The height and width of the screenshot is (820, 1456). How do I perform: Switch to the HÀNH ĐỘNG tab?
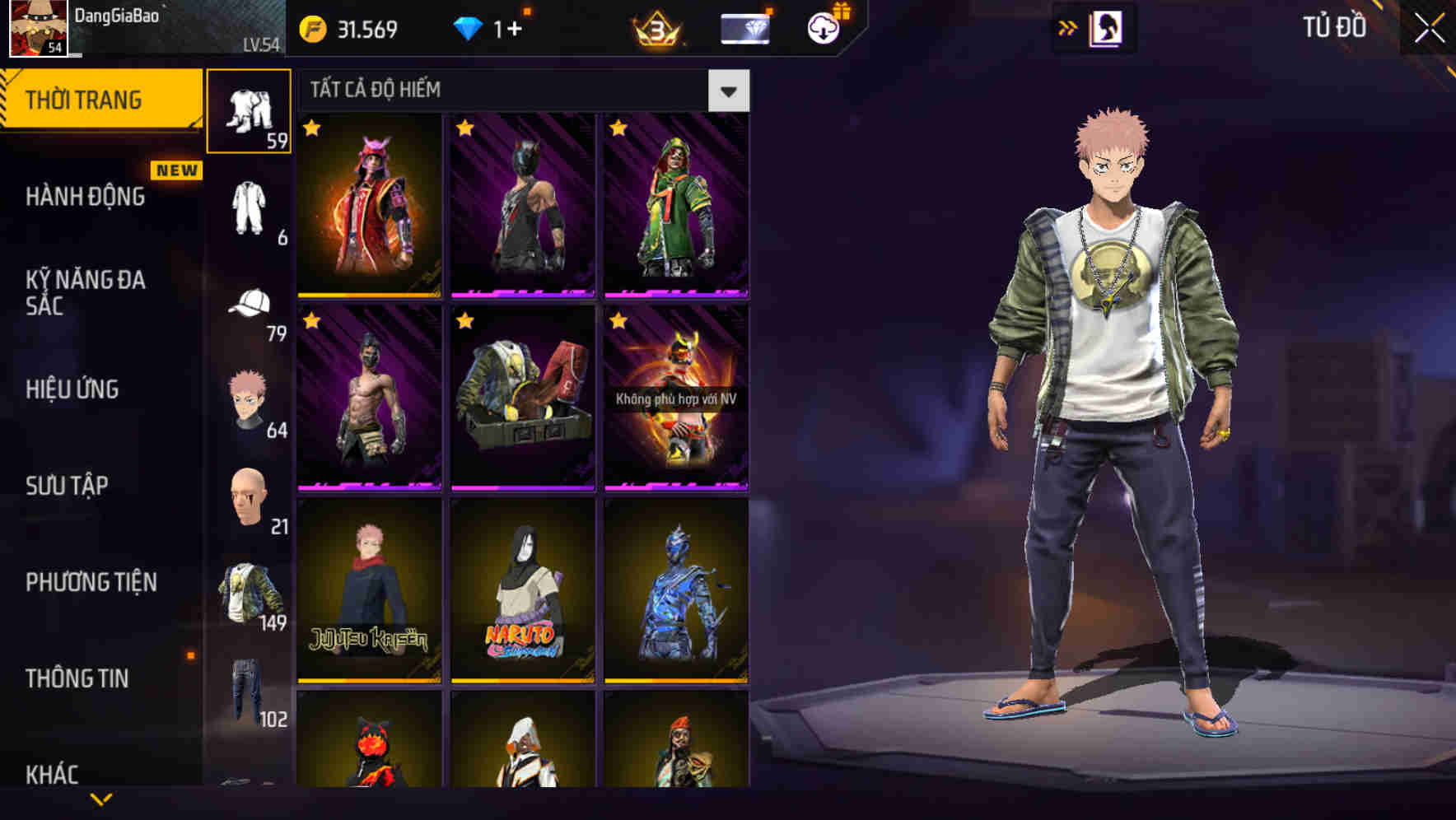(84, 198)
